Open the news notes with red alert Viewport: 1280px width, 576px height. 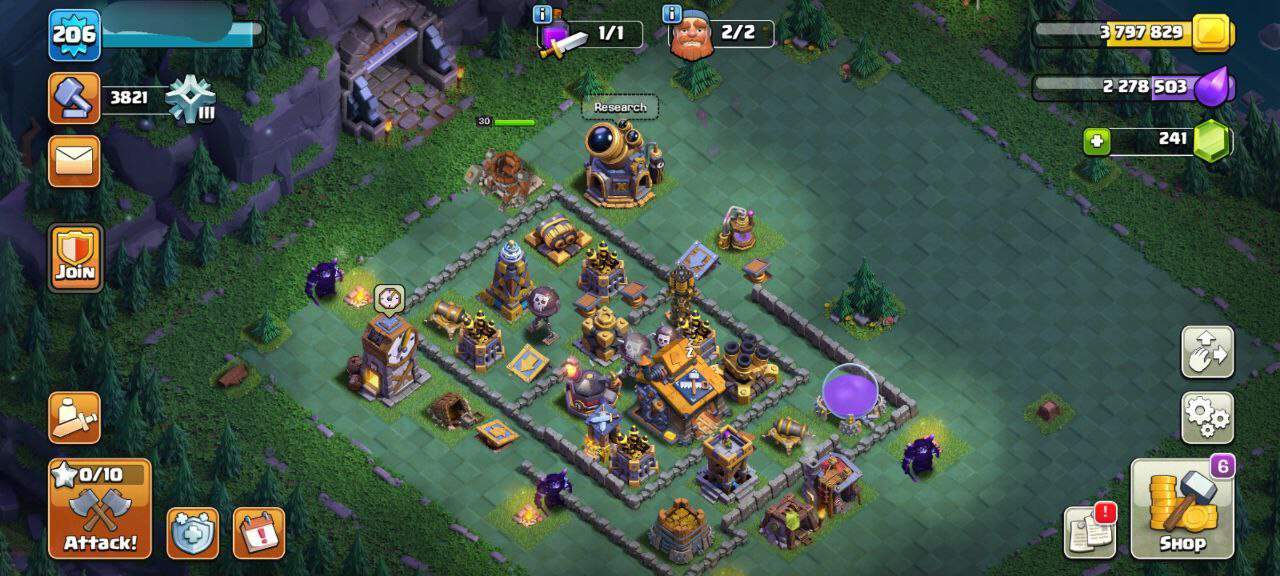point(1090,531)
